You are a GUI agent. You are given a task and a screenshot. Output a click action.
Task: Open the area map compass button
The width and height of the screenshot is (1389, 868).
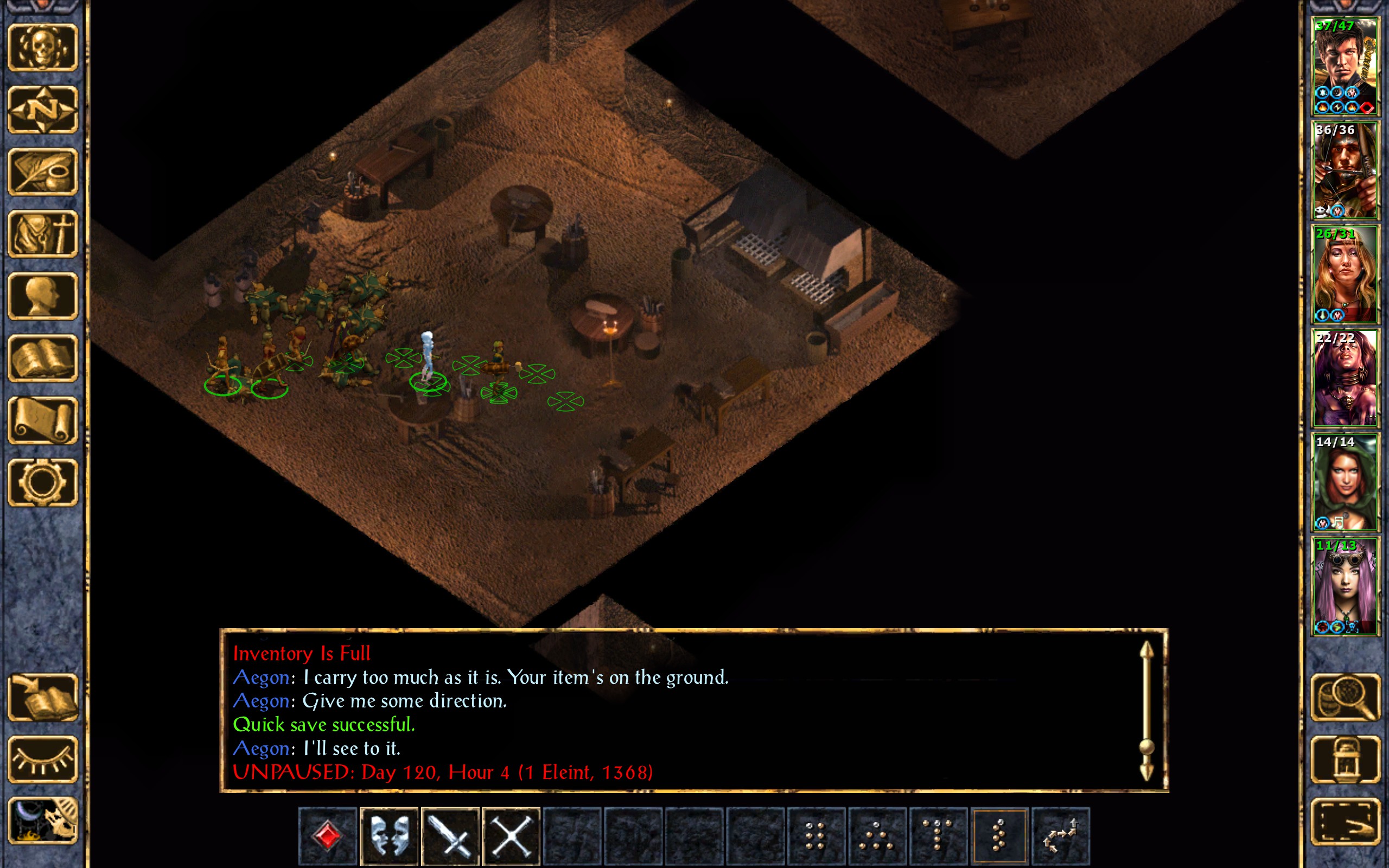click(x=42, y=109)
